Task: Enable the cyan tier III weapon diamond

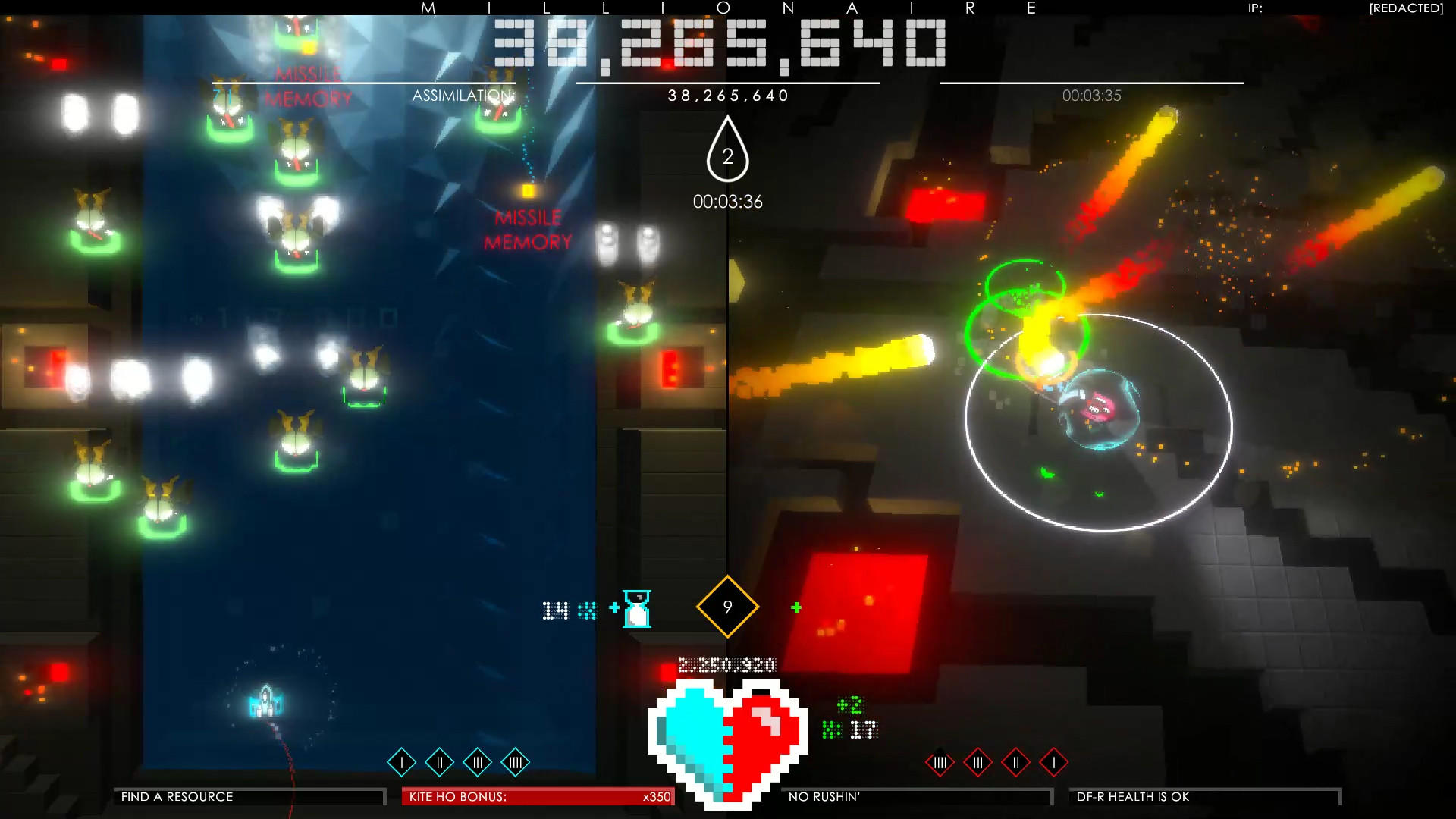Action: tap(478, 763)
